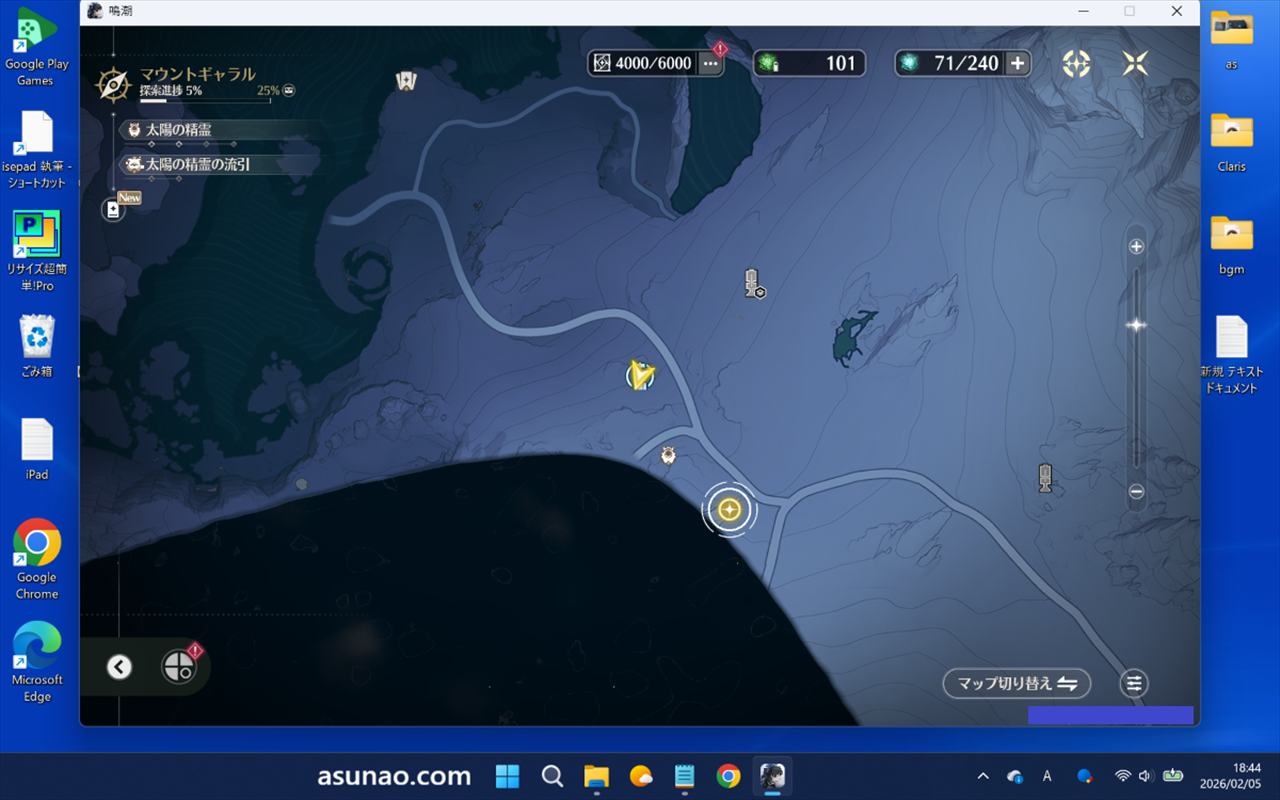The width and height of the screenshot is (1280, 800).
Task: Select the tower marker with the hexagon badge
Action: [752, 284]
